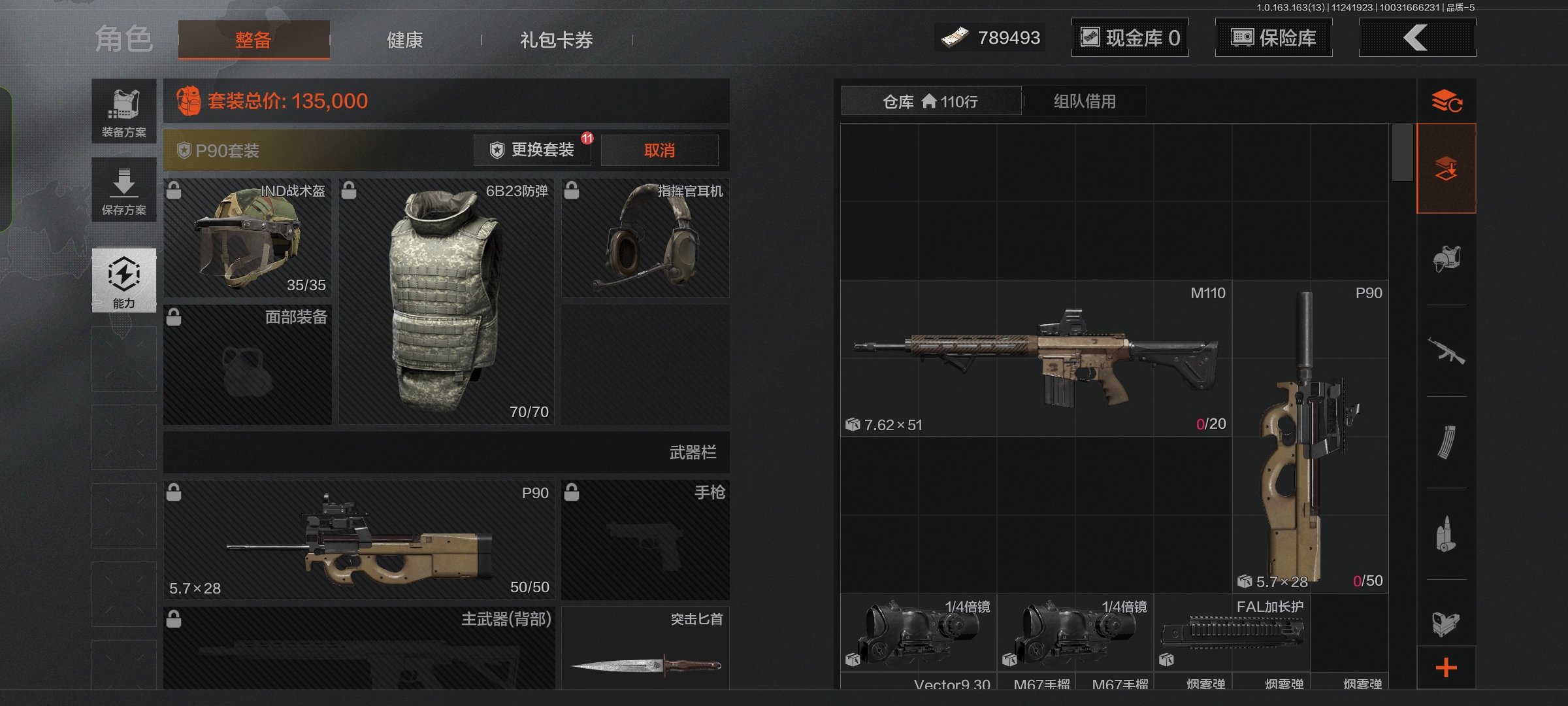Click 保存方案 to save loadout
The image size is (1568, 706).
pyautogui.click(x=124, y=190)
